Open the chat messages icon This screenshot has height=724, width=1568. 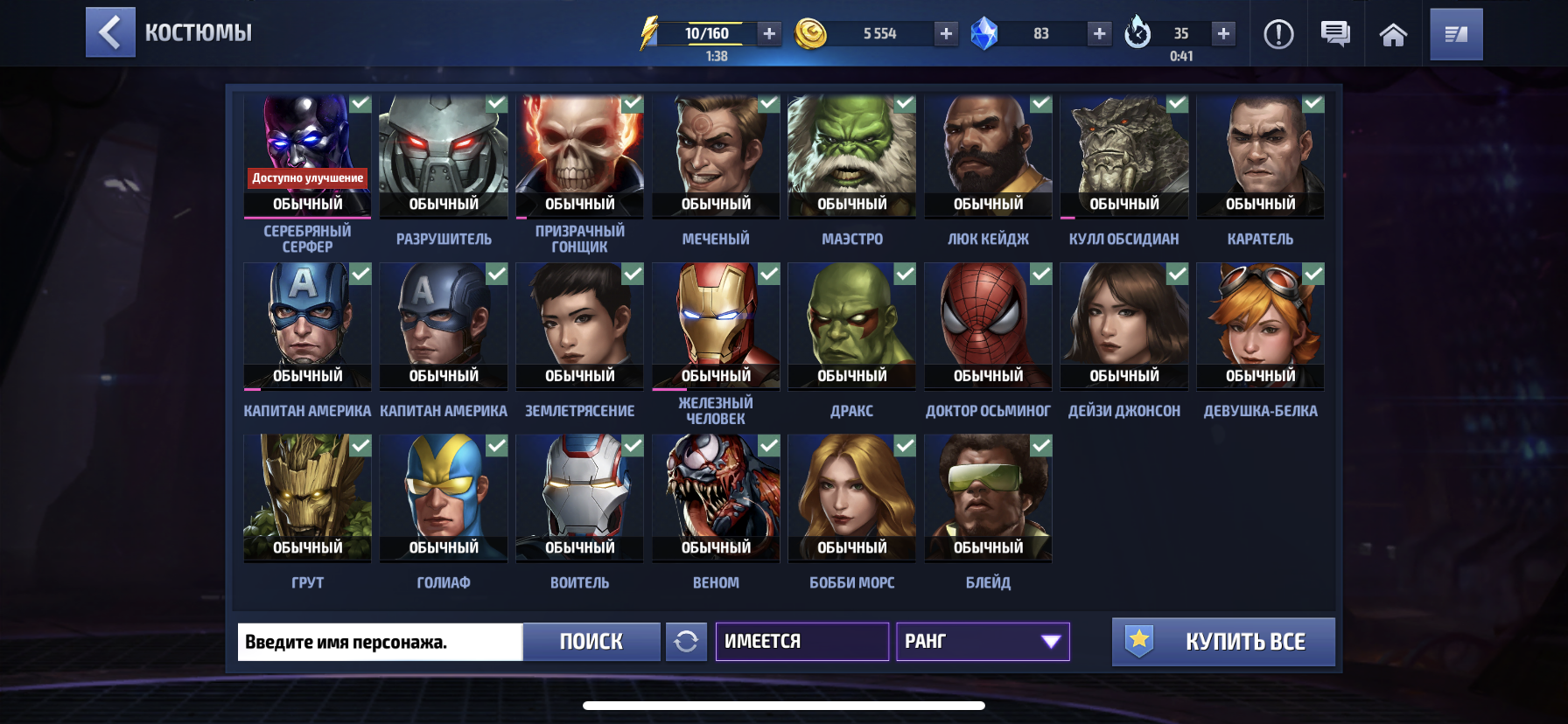[1333, 33]
